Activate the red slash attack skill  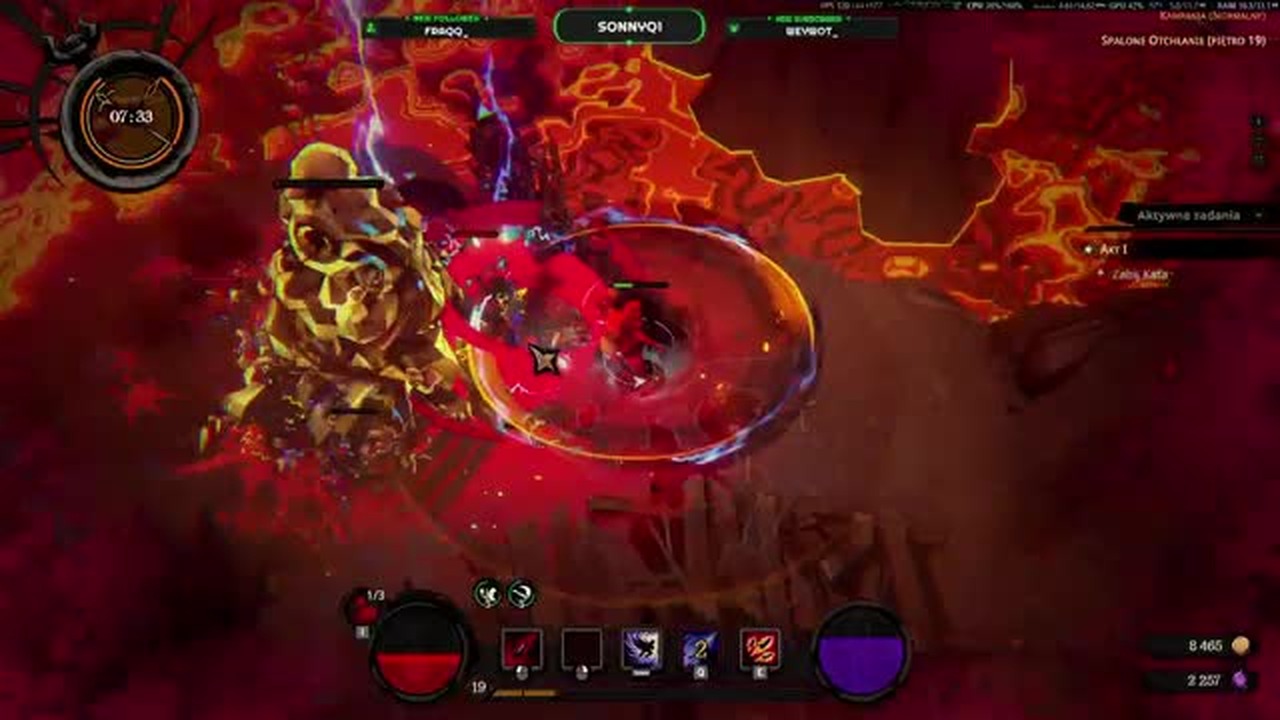521,649
